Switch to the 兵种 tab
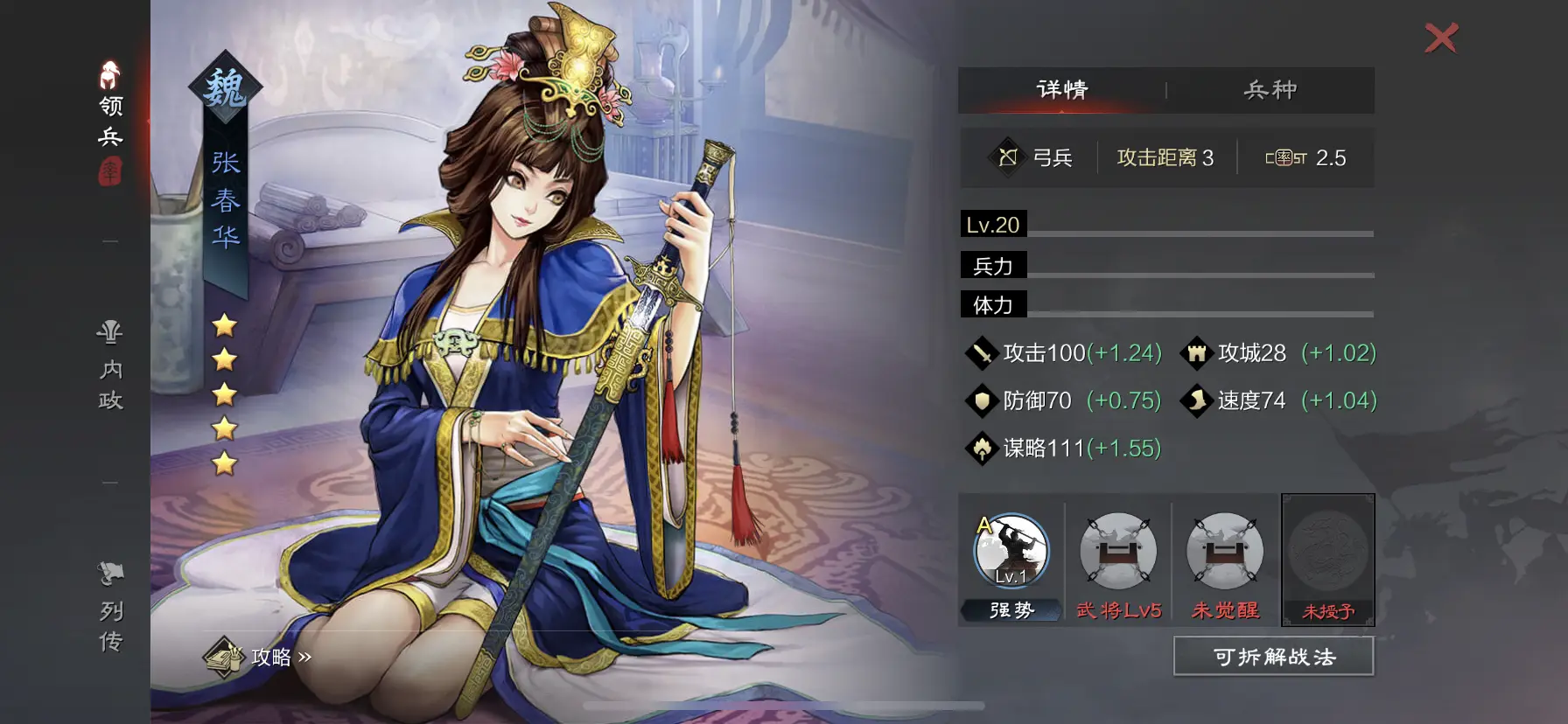Image resolution: width=1568 pixels, height=724 pixels. coord(1270,89)
